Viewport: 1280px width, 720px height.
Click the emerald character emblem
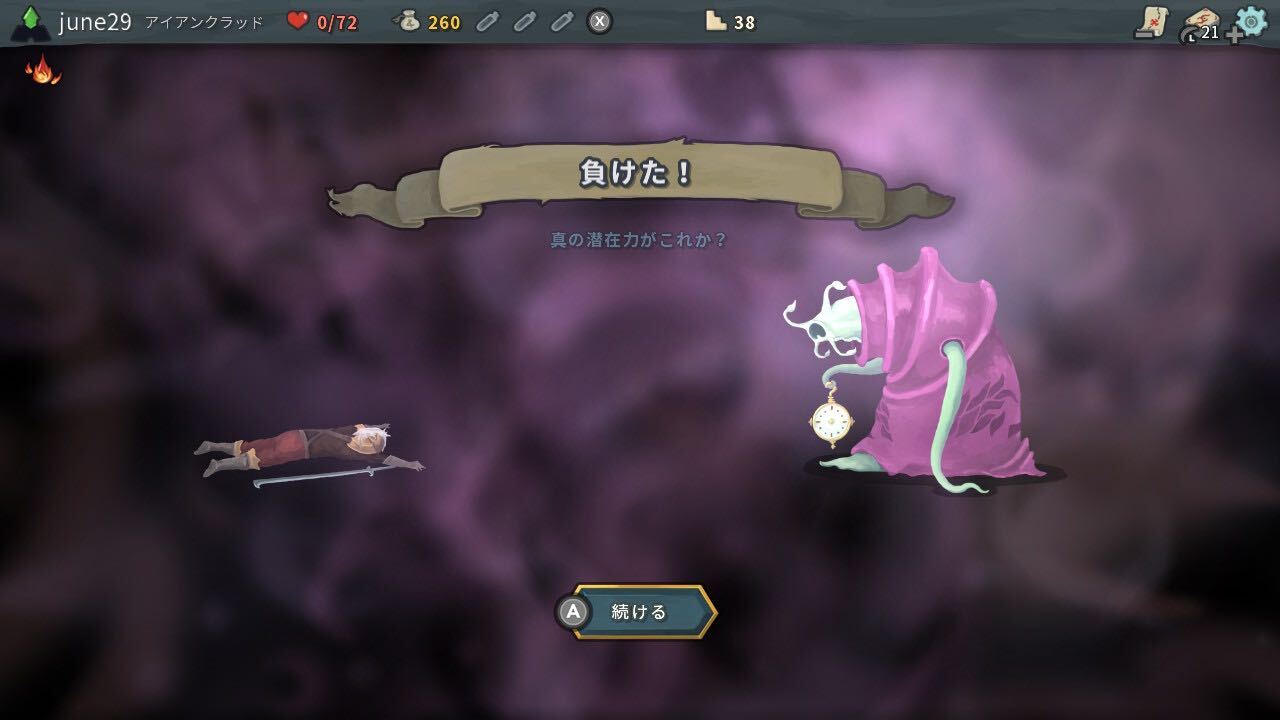[31, 20]
